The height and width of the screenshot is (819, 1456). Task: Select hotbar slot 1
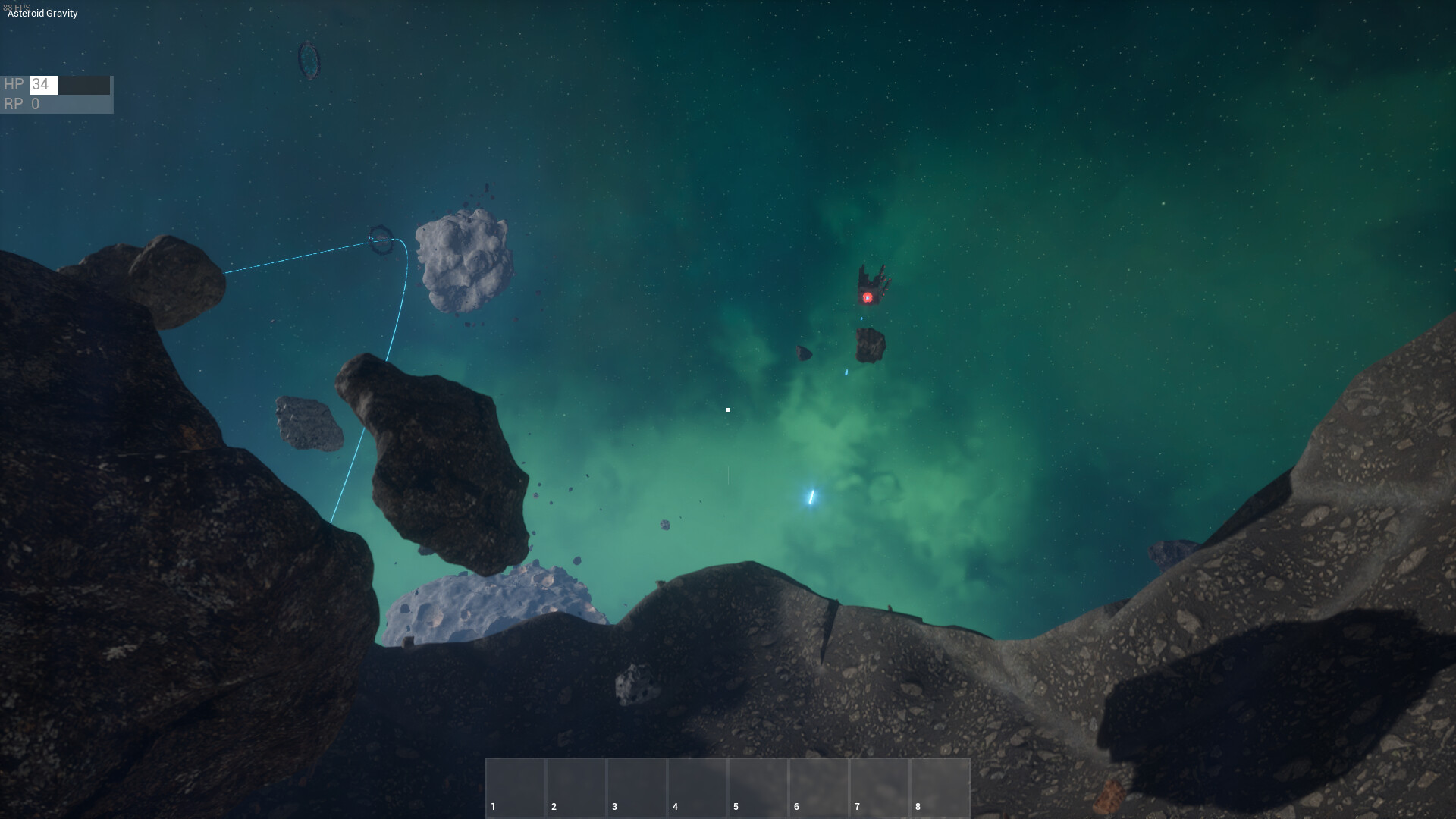click(x=516, y=789)
